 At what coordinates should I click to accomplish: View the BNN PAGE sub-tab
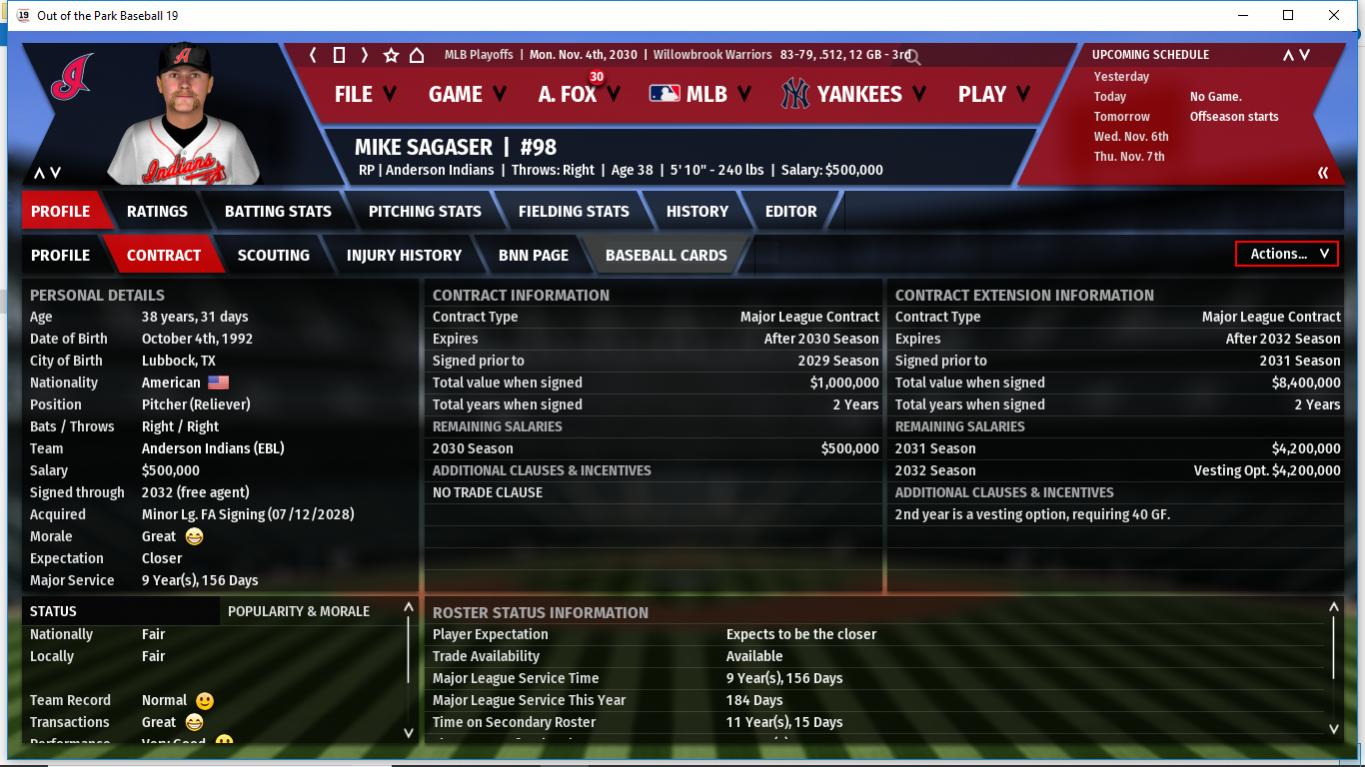(533, 255)
